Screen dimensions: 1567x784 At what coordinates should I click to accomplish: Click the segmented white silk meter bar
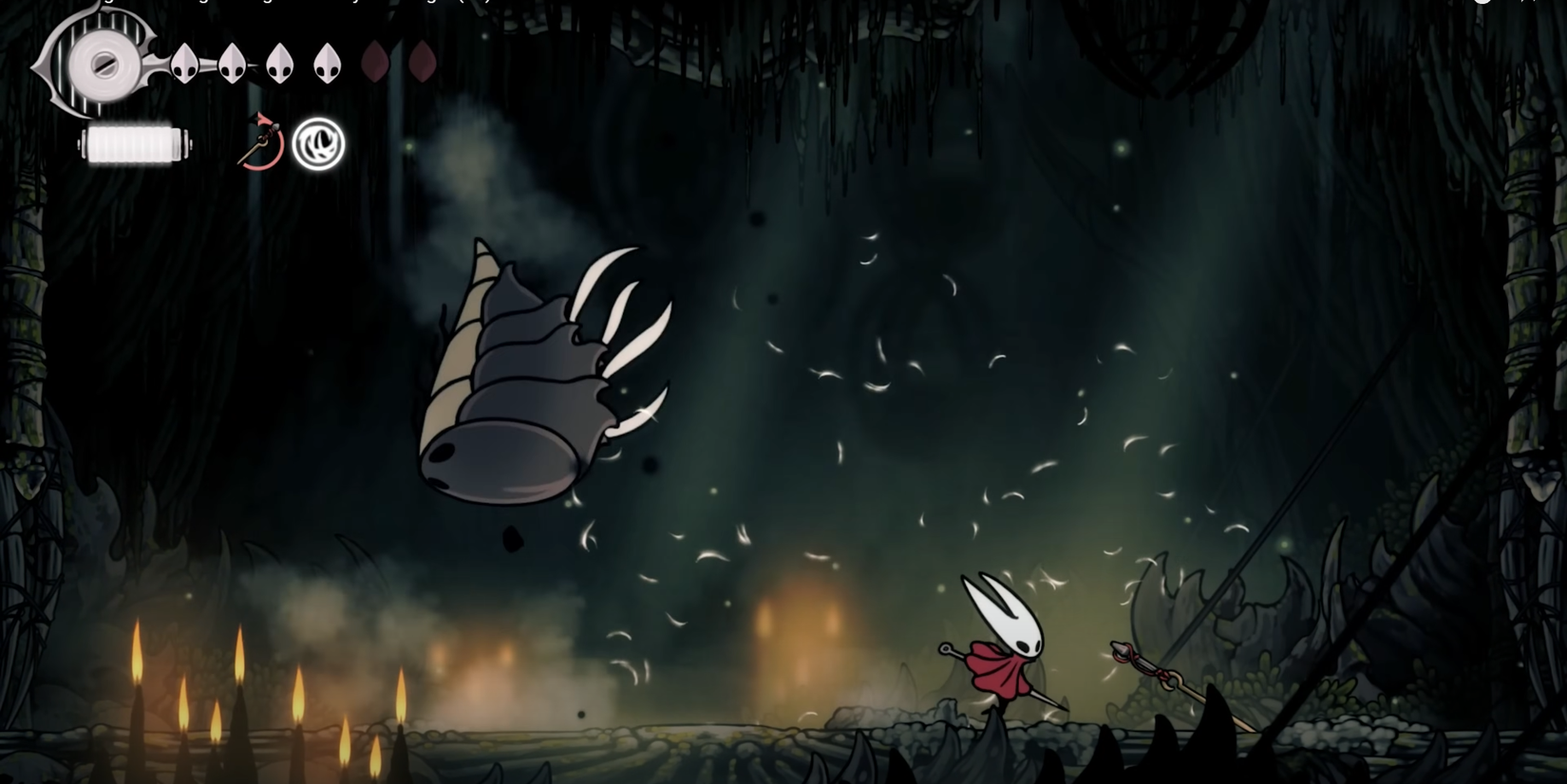pyautogui.click(x=133, y=144)
